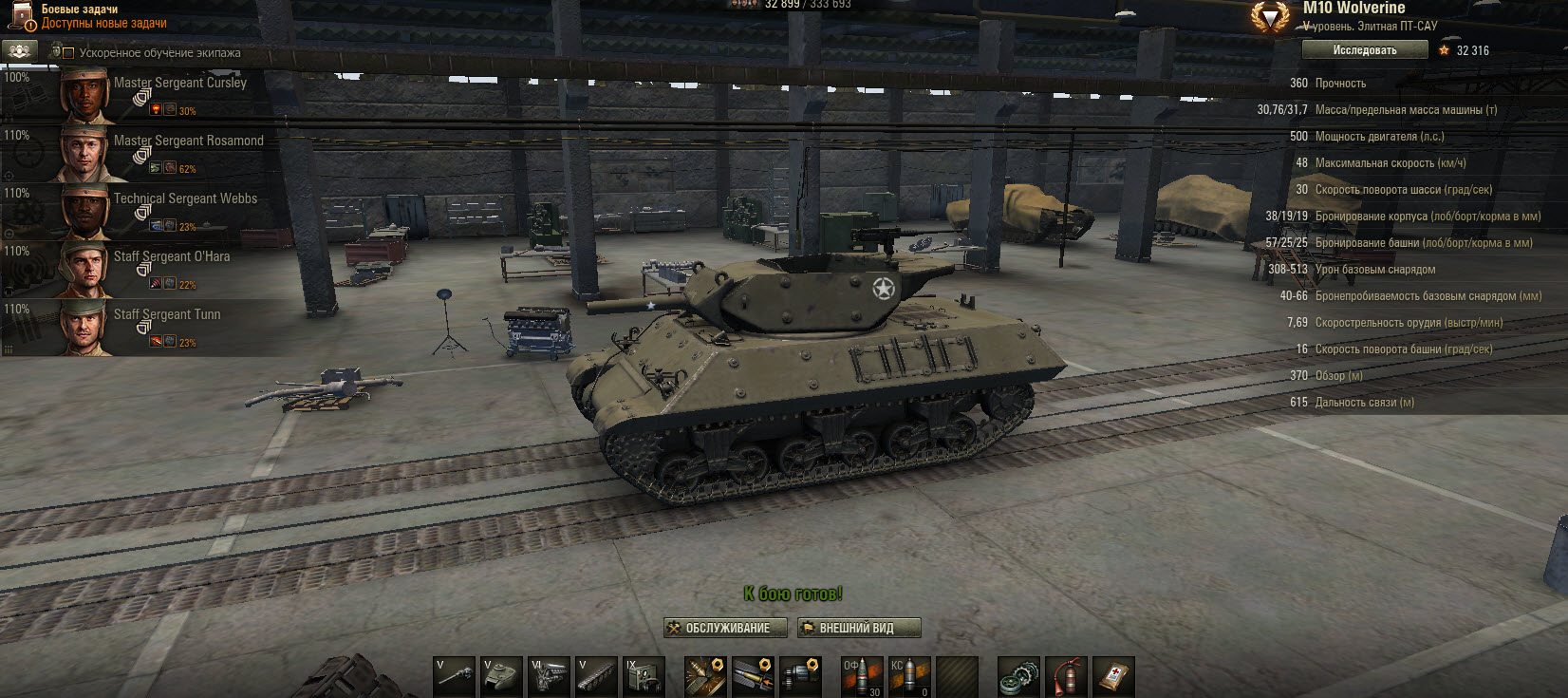
Task: Select the КС shell slot
Action: [909, 676]
